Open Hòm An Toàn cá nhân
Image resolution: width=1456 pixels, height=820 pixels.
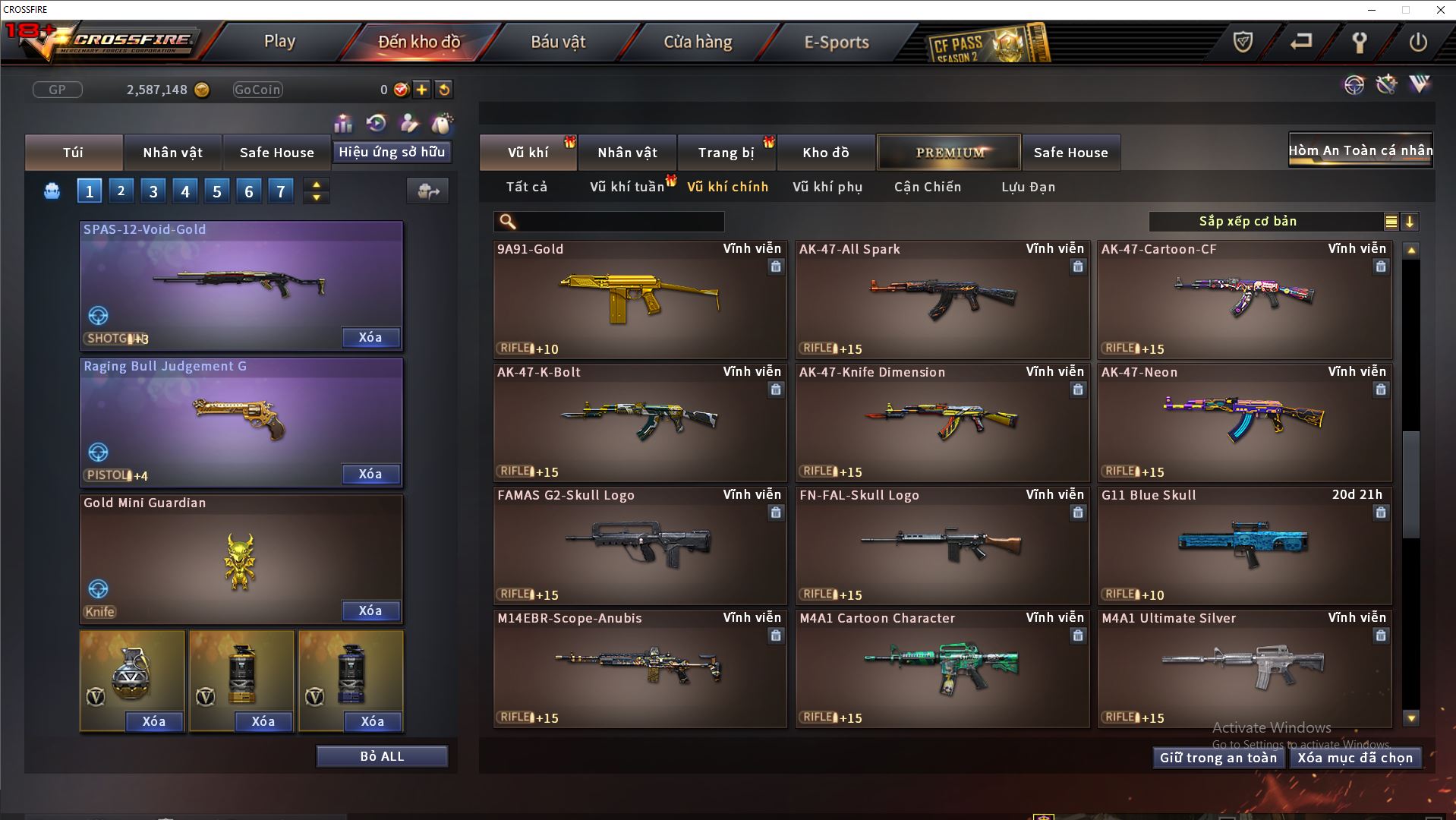pos(1360,150)
